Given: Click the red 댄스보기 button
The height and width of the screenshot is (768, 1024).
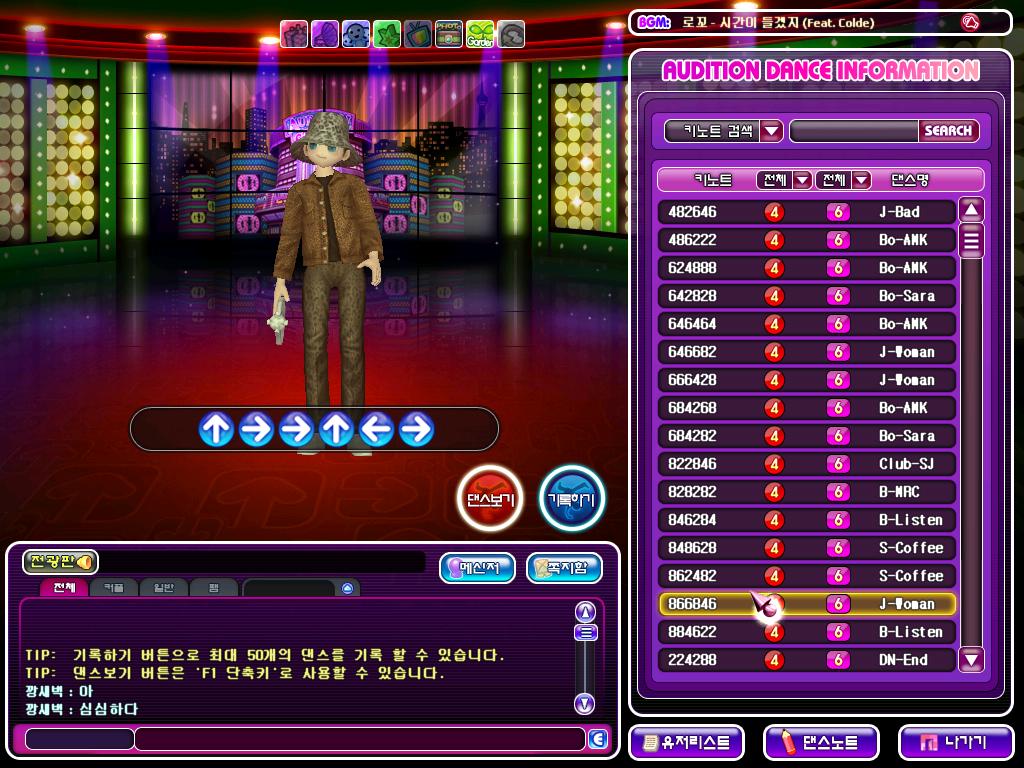Looking at the screenshot, I should coord(490,498).
